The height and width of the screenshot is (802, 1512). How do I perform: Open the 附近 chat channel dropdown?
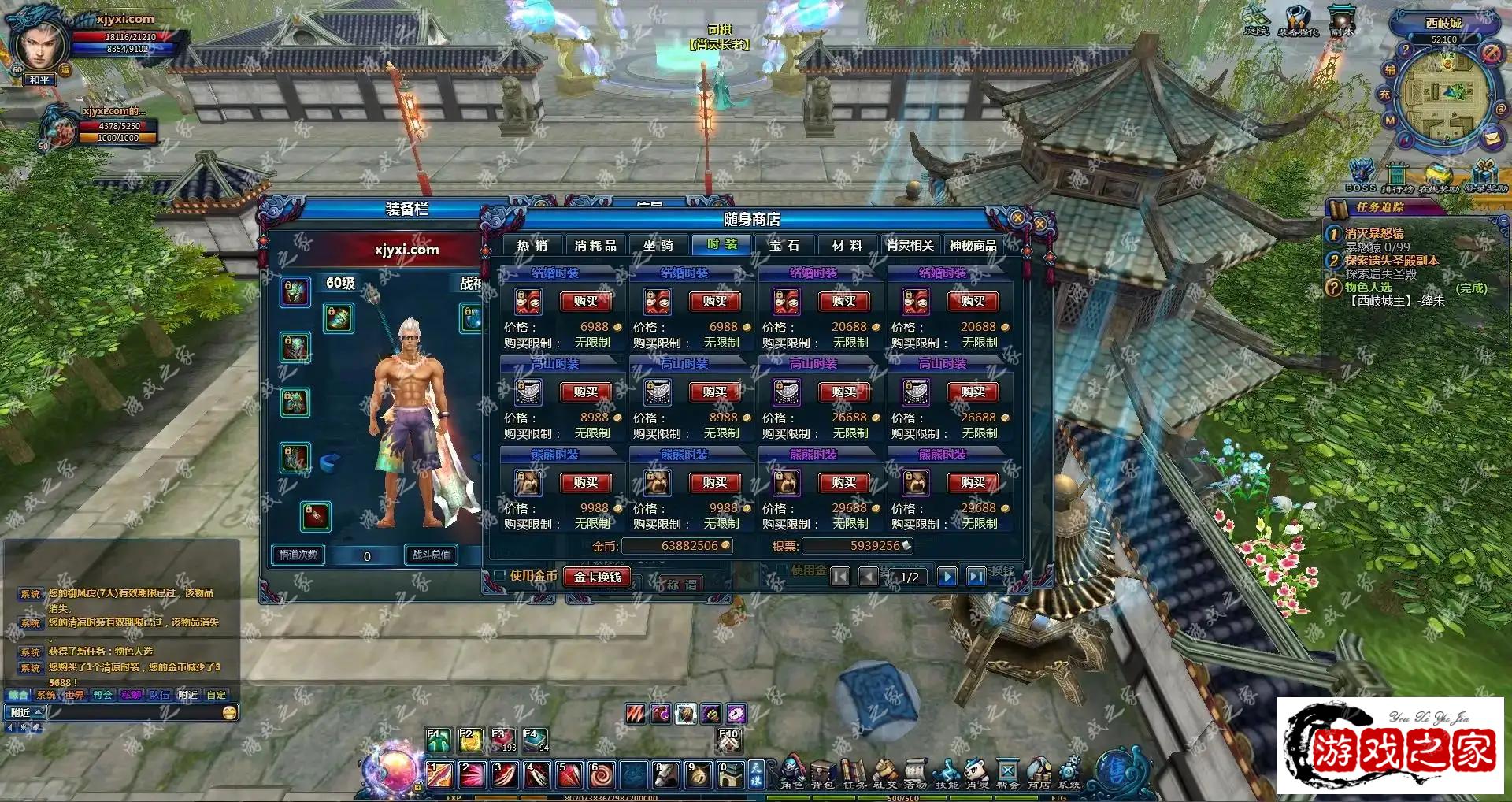(x=26, y=712)
